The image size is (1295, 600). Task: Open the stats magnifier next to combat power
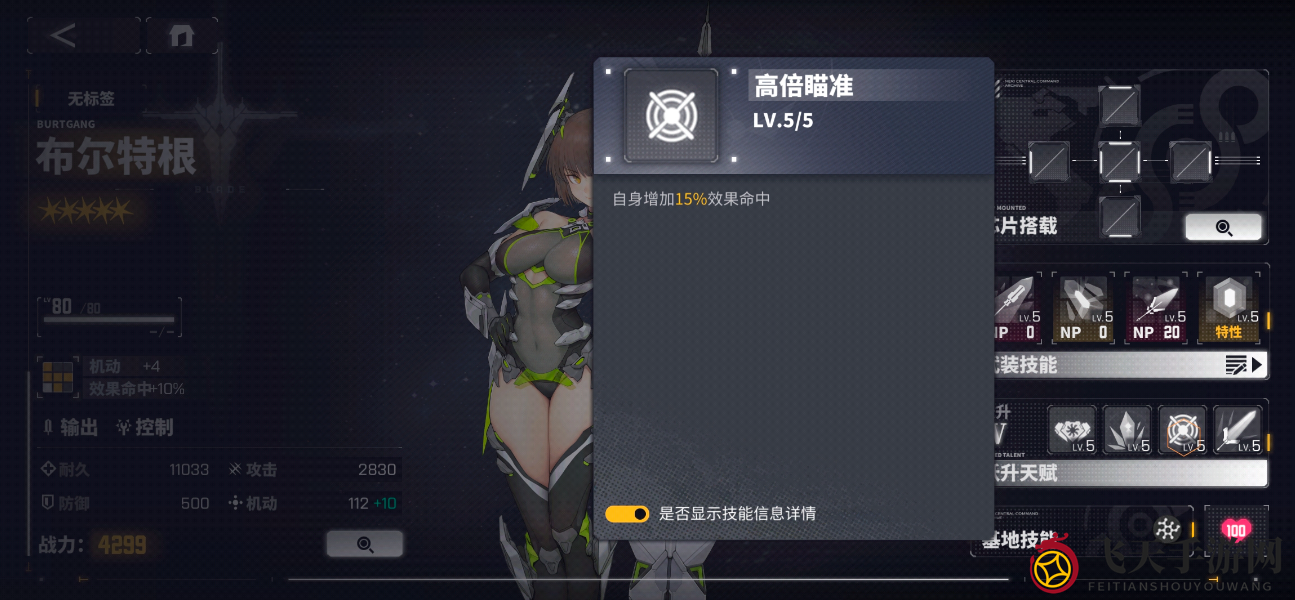point(364,544)
